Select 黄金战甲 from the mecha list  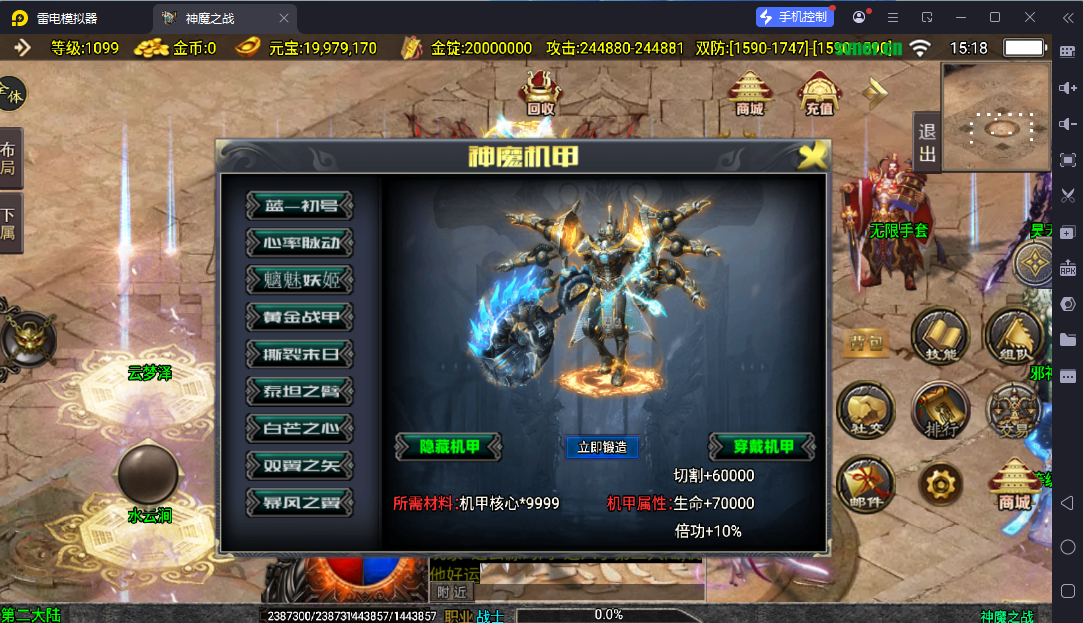tap(300, 317)
